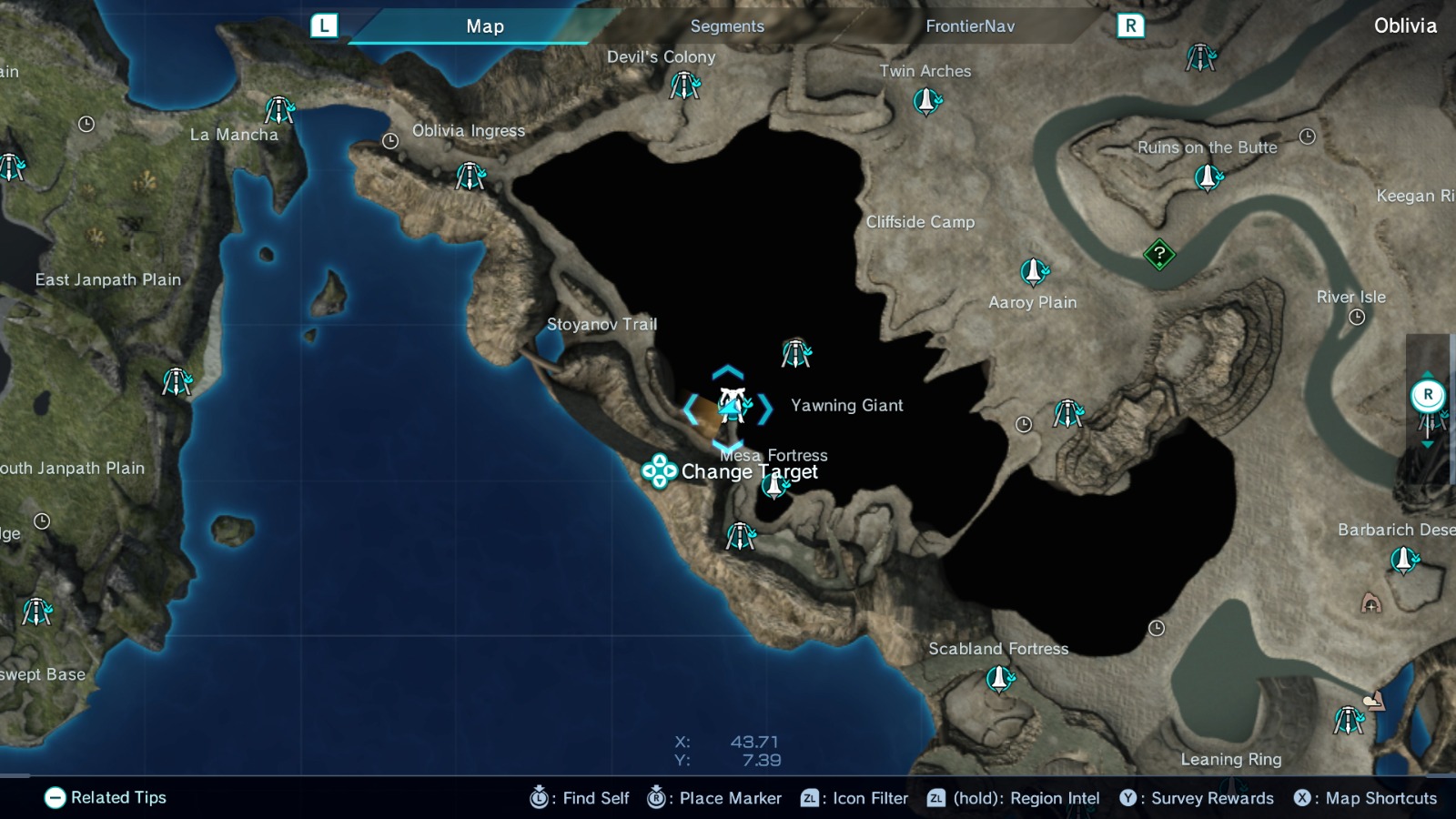The height and width of the screenshot is (819, 1456).
Task: Open the unexplored question-mark marker near Keegan River
Action: coord(1158,255)
